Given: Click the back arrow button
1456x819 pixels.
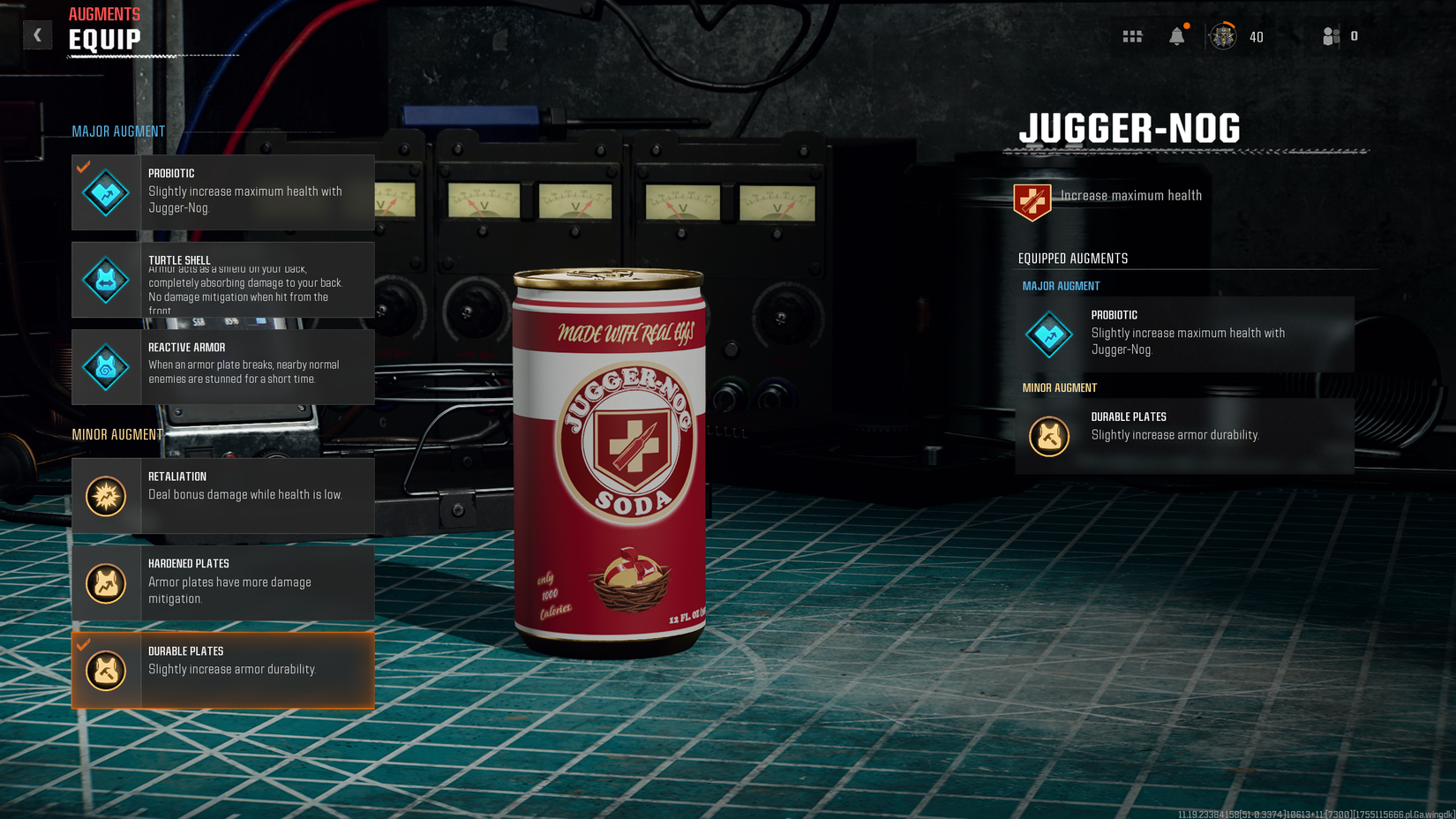Looking at the screenshot, I should tap(37, 34).
